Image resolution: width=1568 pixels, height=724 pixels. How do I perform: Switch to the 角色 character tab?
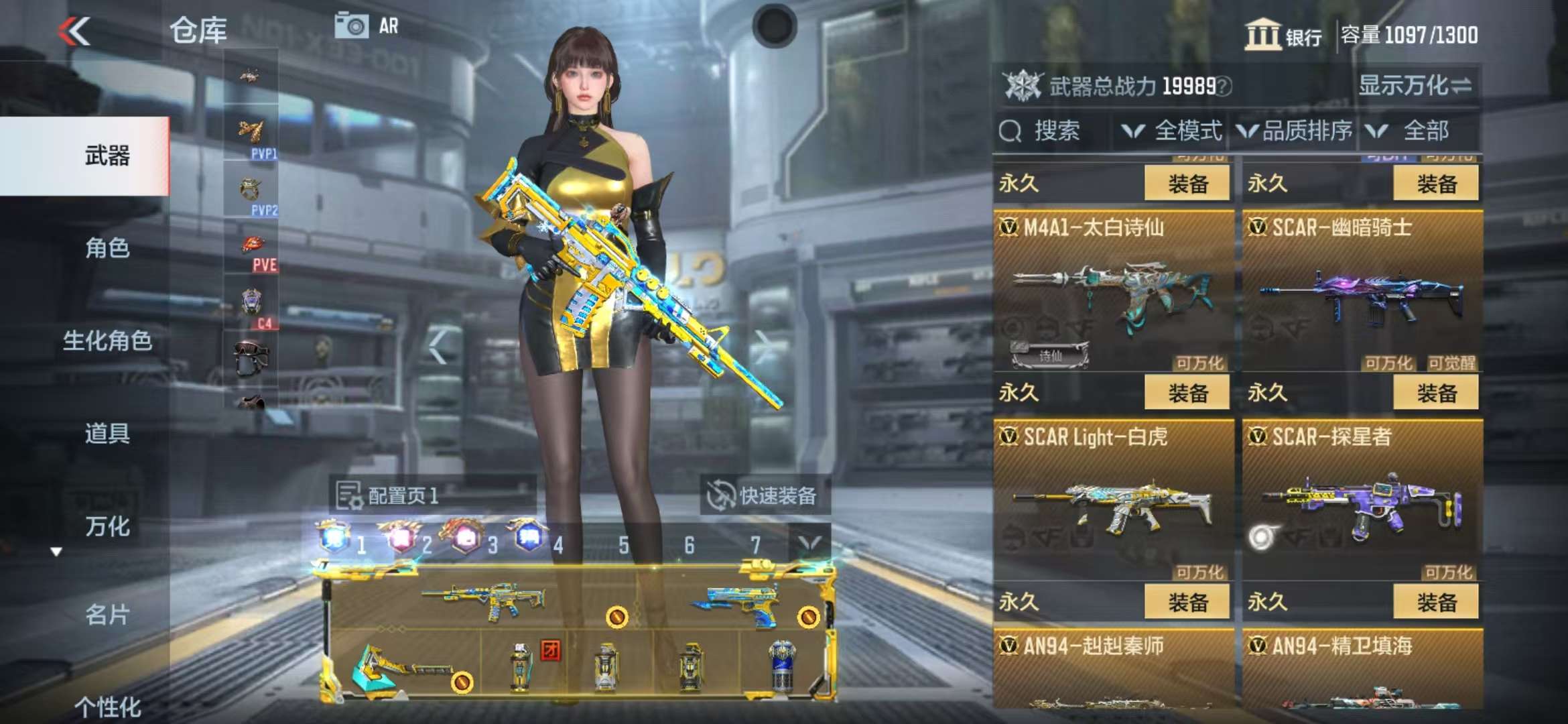pos(107,248)
